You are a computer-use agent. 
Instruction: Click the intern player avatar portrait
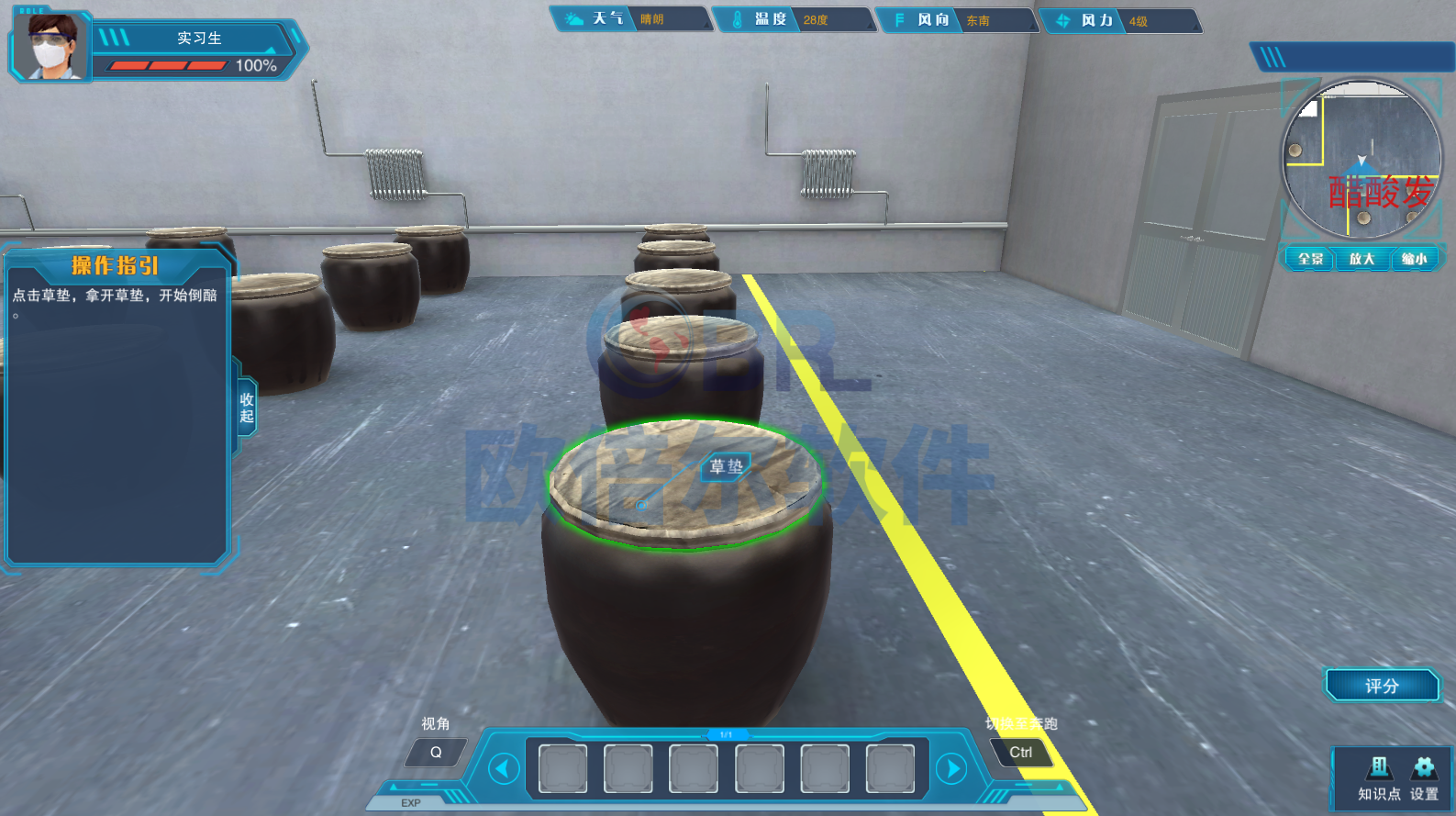(x=51, y=46)
